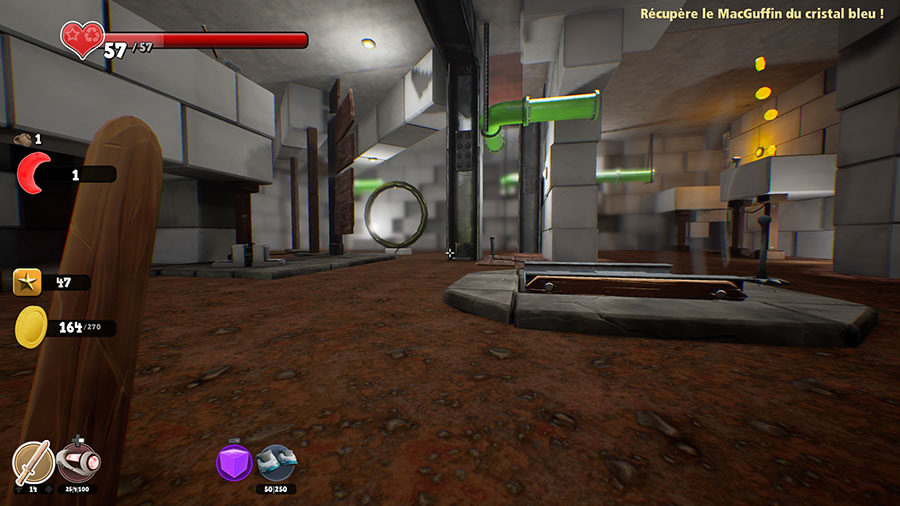Viewport: 900px width, 506px height.
Task: Select the white and teal boots icon
Action: (275, 462)
